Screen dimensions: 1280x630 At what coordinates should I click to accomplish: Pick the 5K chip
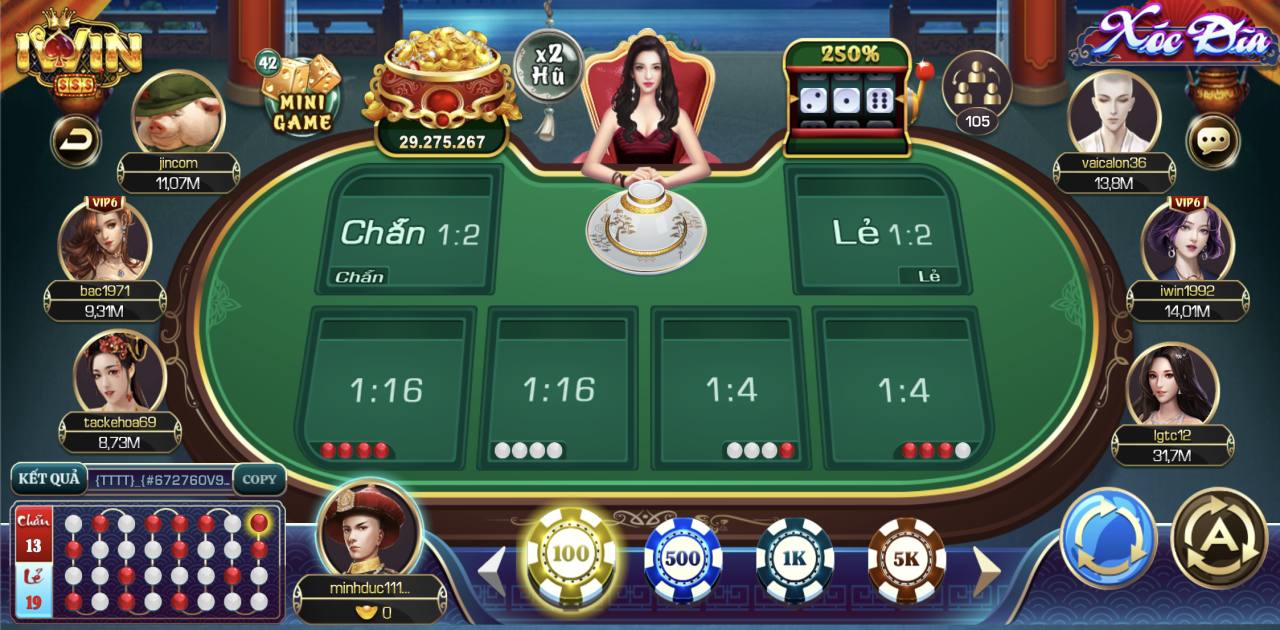click(906, 558)
